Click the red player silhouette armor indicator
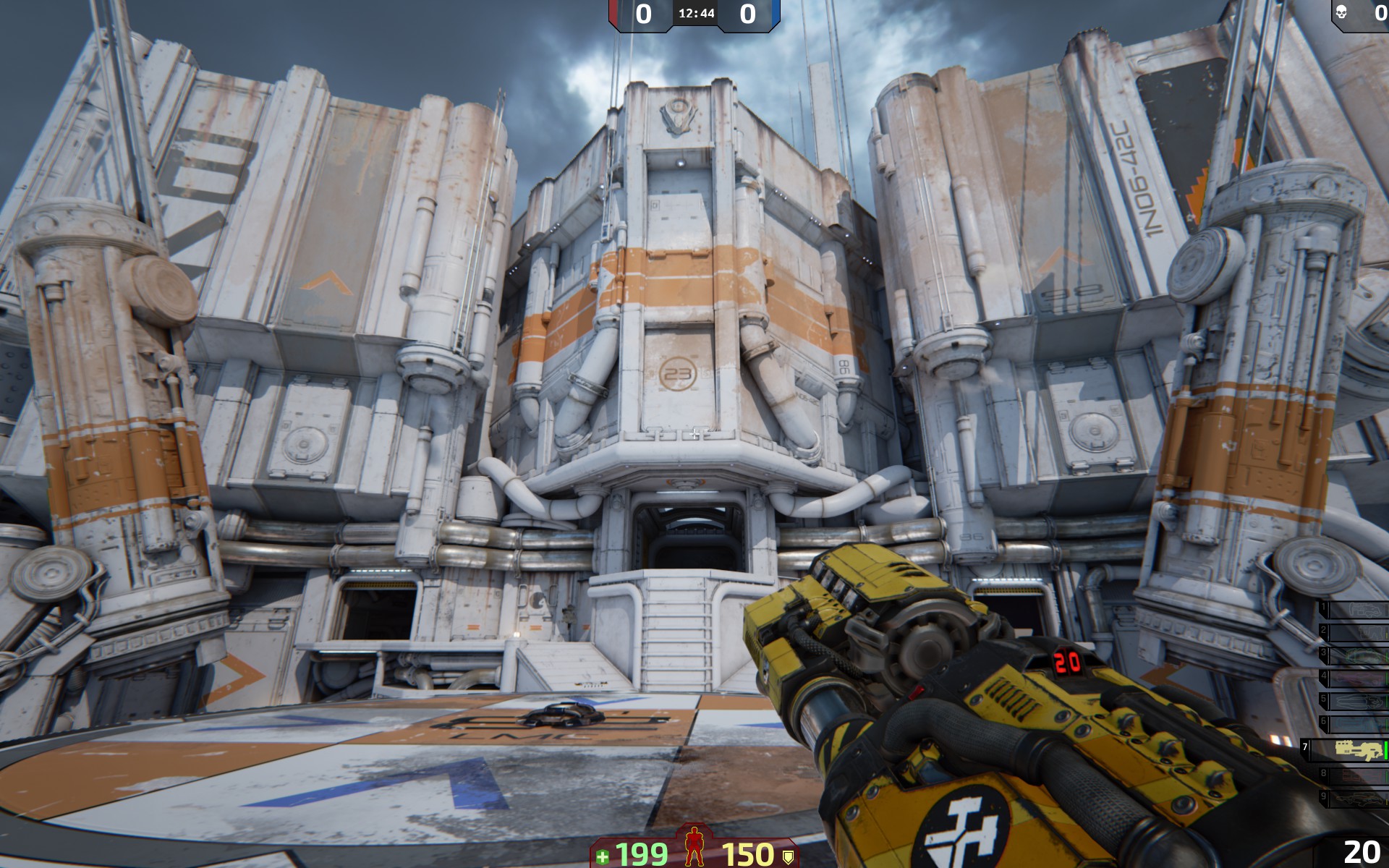The image size is (1389, 868). pos(694,846)
